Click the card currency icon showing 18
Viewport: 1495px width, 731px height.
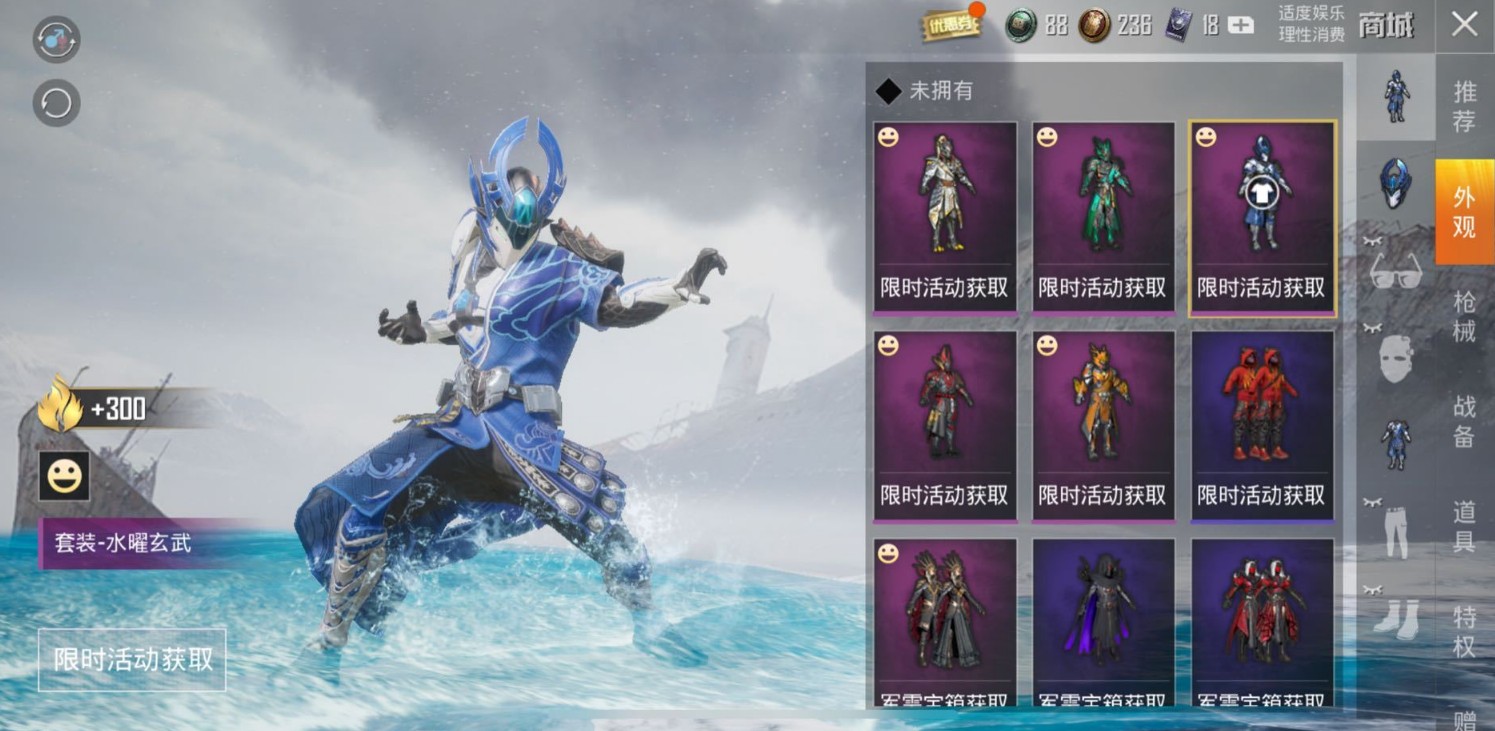pos(1177,26)
